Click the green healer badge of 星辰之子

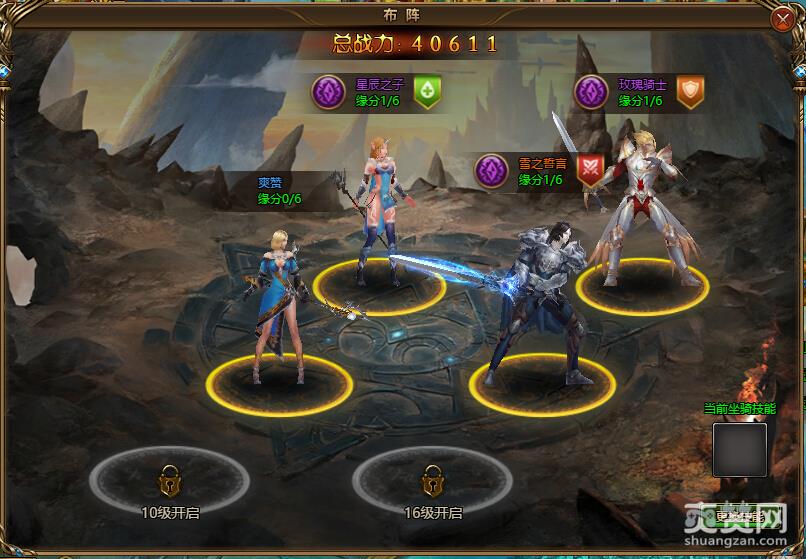428,92
